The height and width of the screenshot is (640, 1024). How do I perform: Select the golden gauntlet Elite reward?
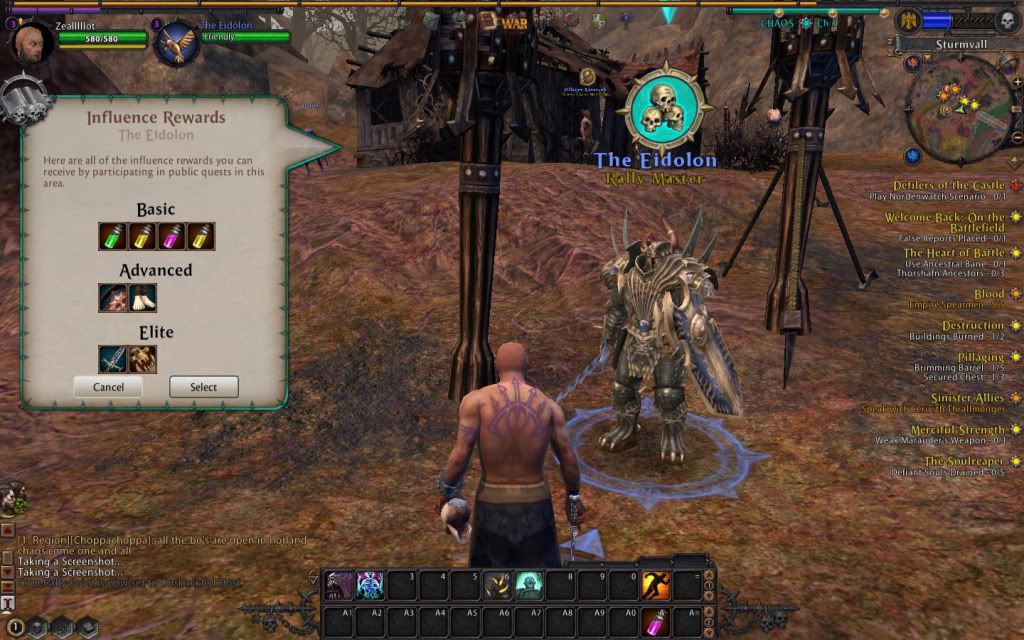coord(142,358)
